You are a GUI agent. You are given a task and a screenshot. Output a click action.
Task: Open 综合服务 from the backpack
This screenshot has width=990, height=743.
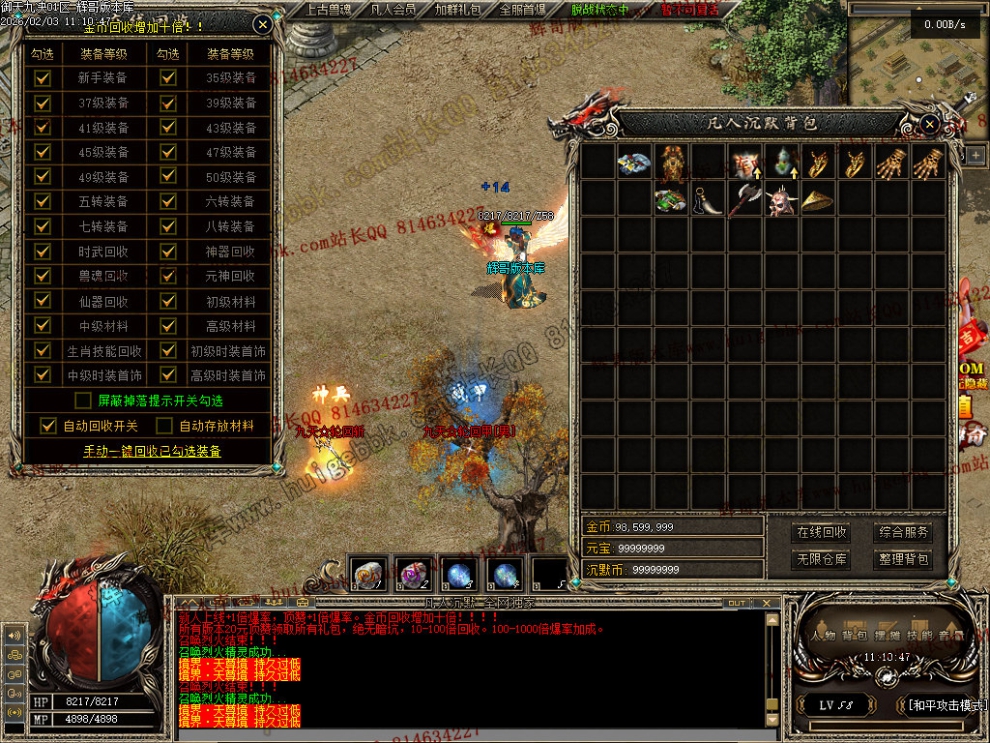tap(903, 533)
